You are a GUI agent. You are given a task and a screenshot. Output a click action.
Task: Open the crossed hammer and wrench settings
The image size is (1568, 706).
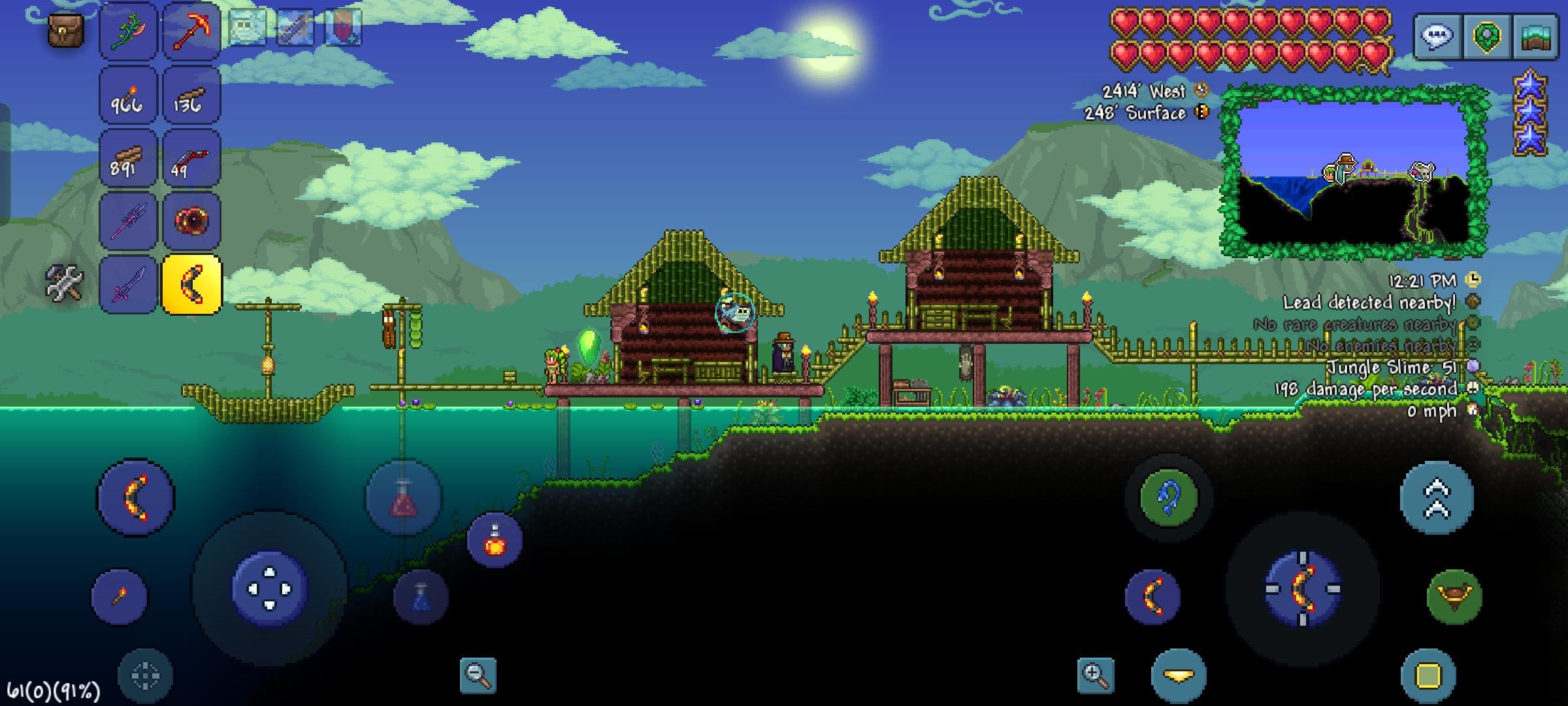click(x=64, y=282)
